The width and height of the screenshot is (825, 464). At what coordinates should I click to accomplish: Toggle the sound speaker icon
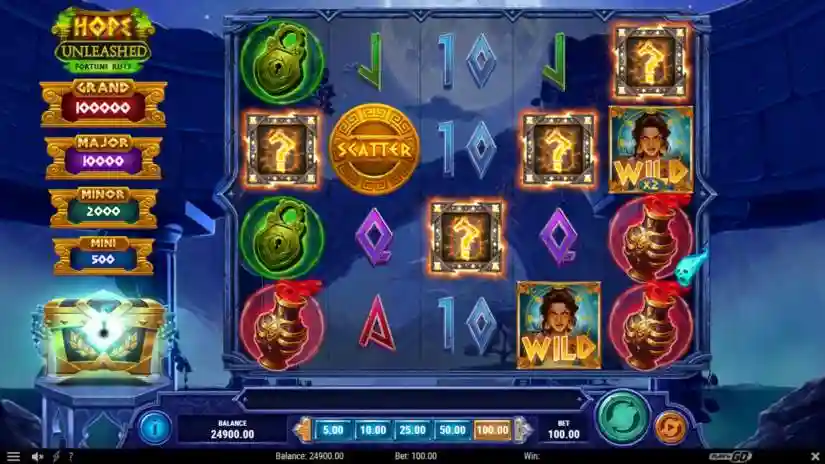tap(37, 457)
